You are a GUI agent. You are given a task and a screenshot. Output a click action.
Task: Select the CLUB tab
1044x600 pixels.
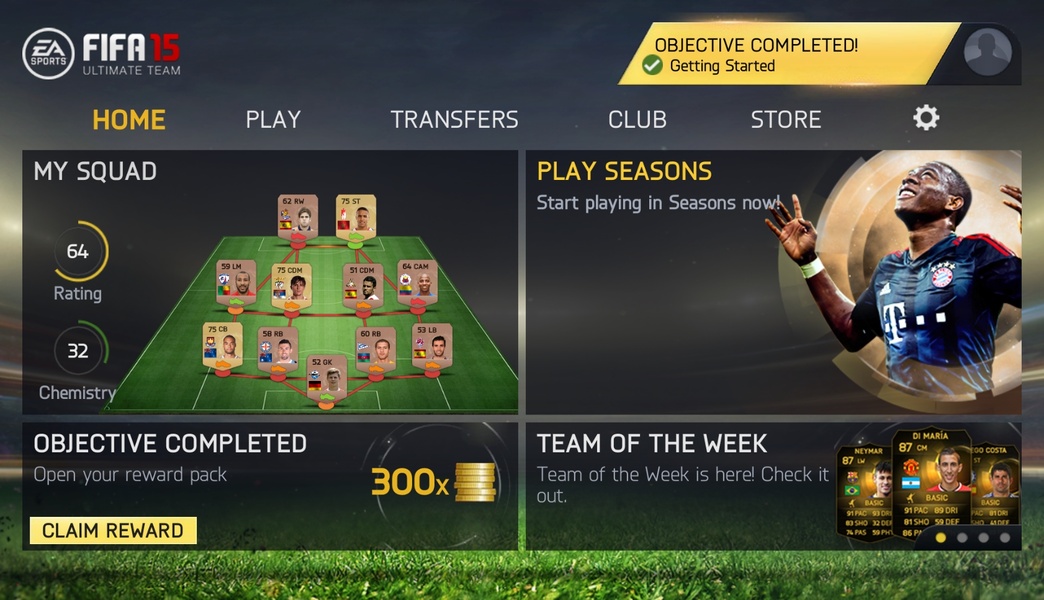637,120
